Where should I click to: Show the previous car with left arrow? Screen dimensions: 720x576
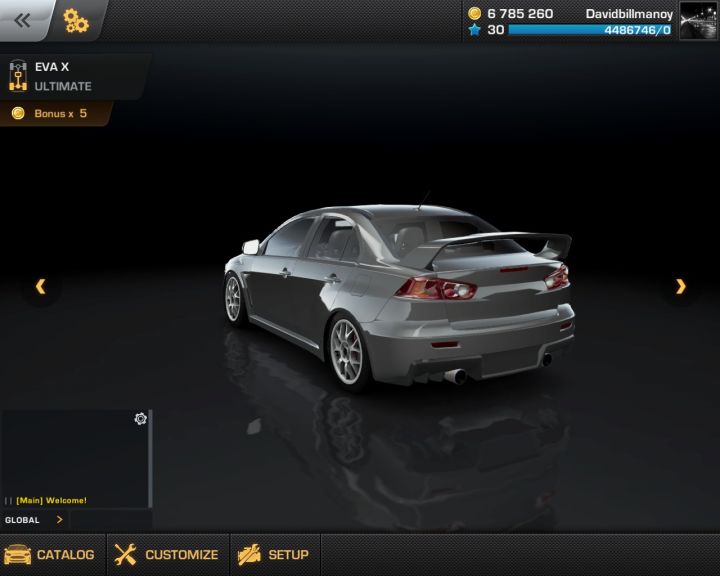click(x=41, y=287)
